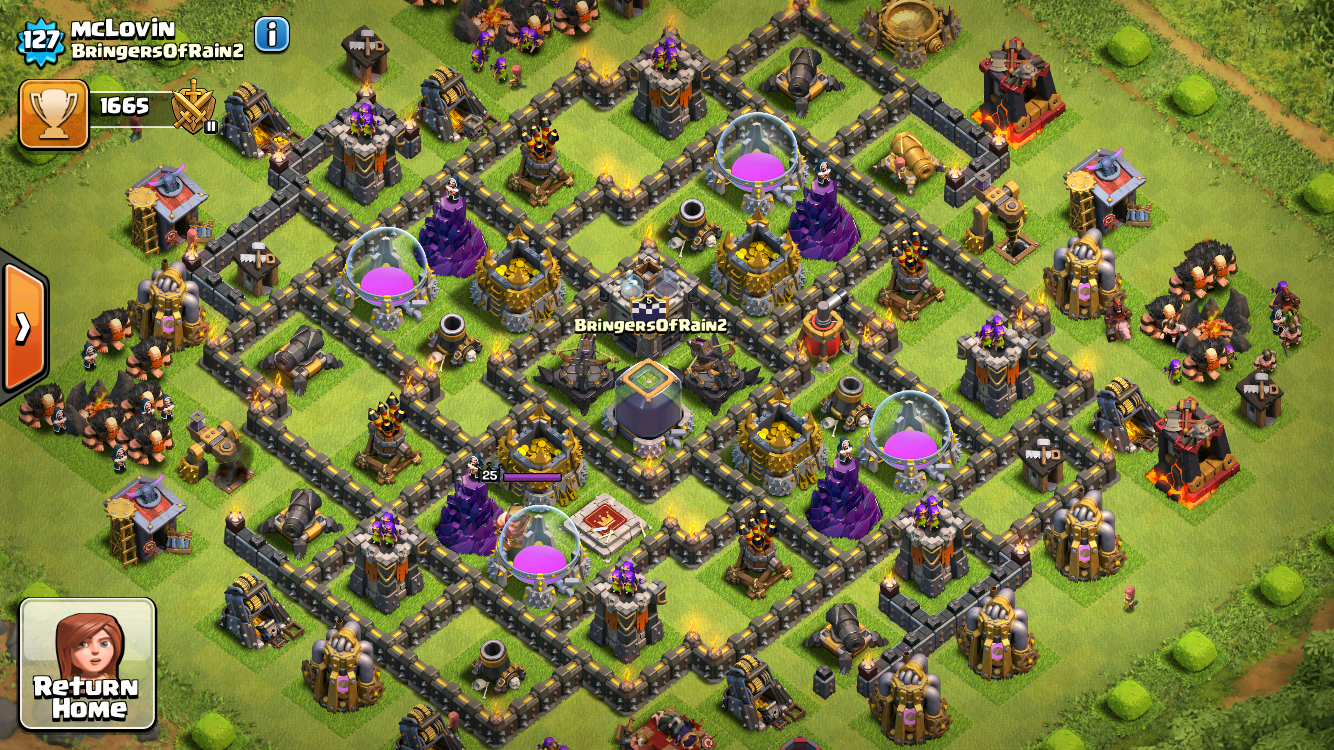
Task: Select the level 127 experience badge
Action: pyautogui.click(x=40, y=41)
